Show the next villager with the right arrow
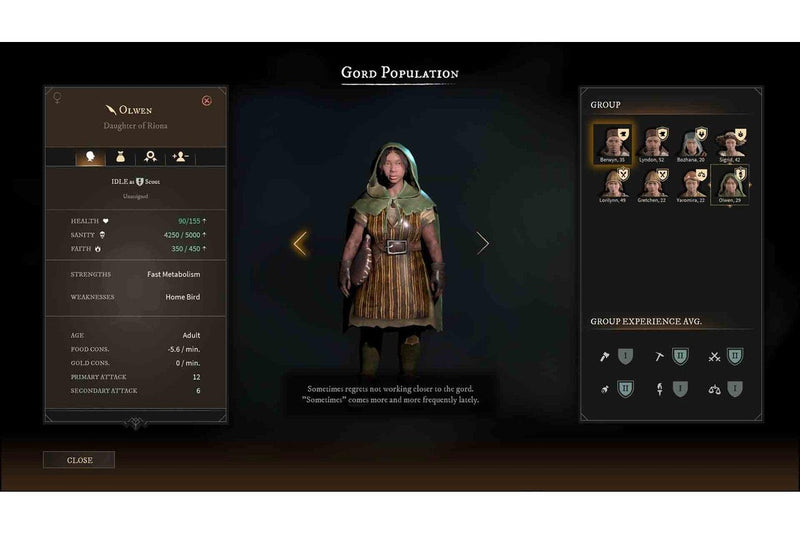The image size is (800, 533). [482, 243]
